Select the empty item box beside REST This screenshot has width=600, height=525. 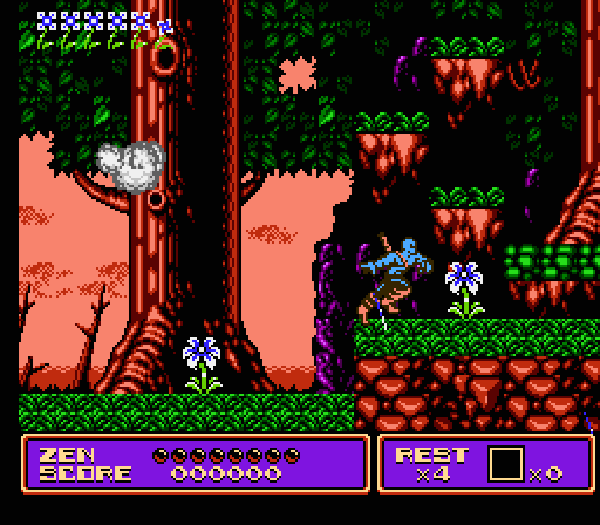[506, 463]
